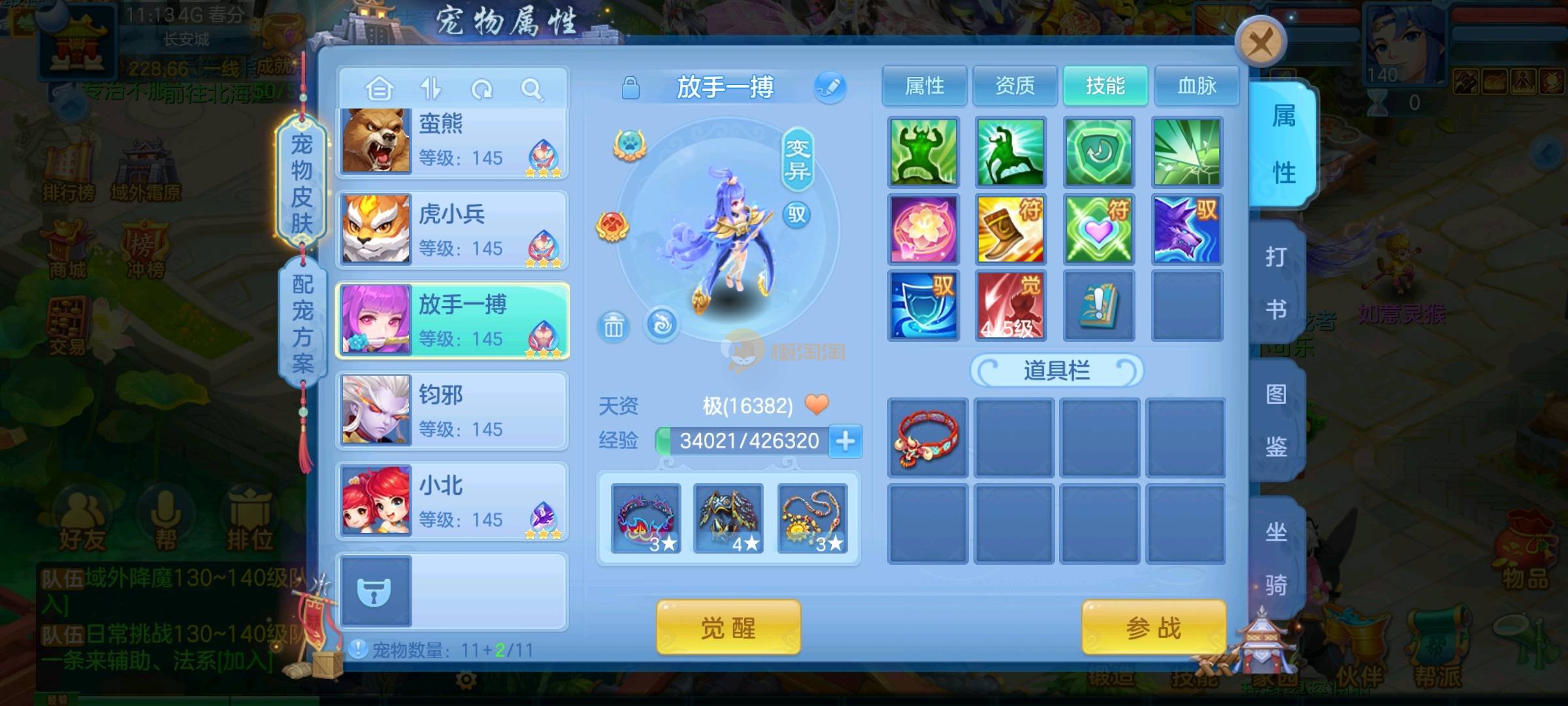Click the trash can release icon
Viewport: 1568px width, 706px height.
click(613, 326)
